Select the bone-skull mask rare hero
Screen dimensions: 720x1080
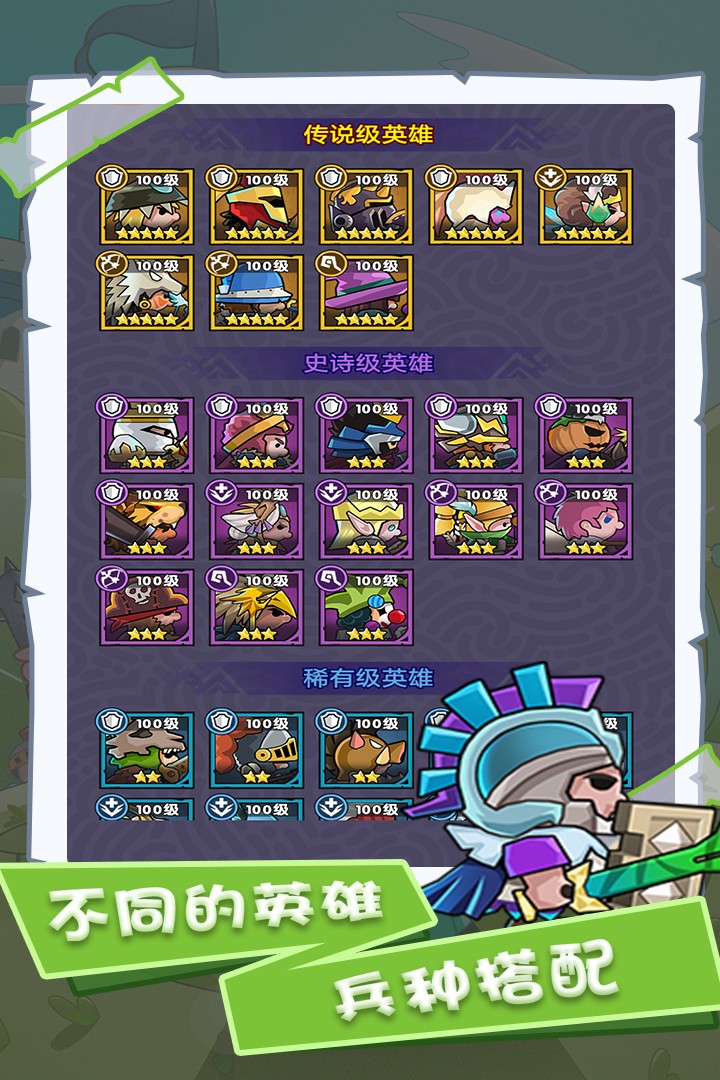pos(146,750)
